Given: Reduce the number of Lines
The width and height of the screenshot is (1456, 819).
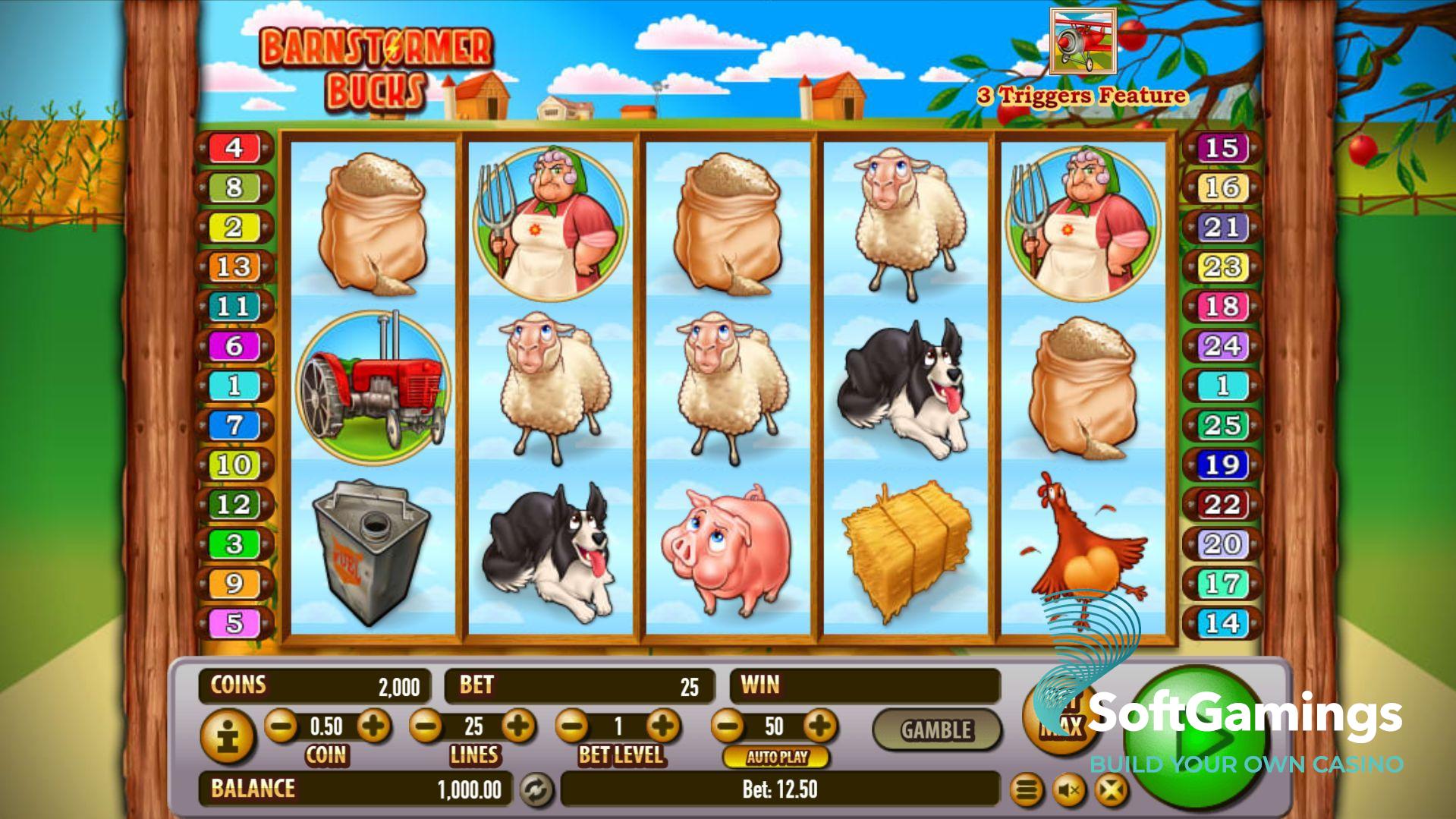Looking at the screenshot, I should pos(426,726).
